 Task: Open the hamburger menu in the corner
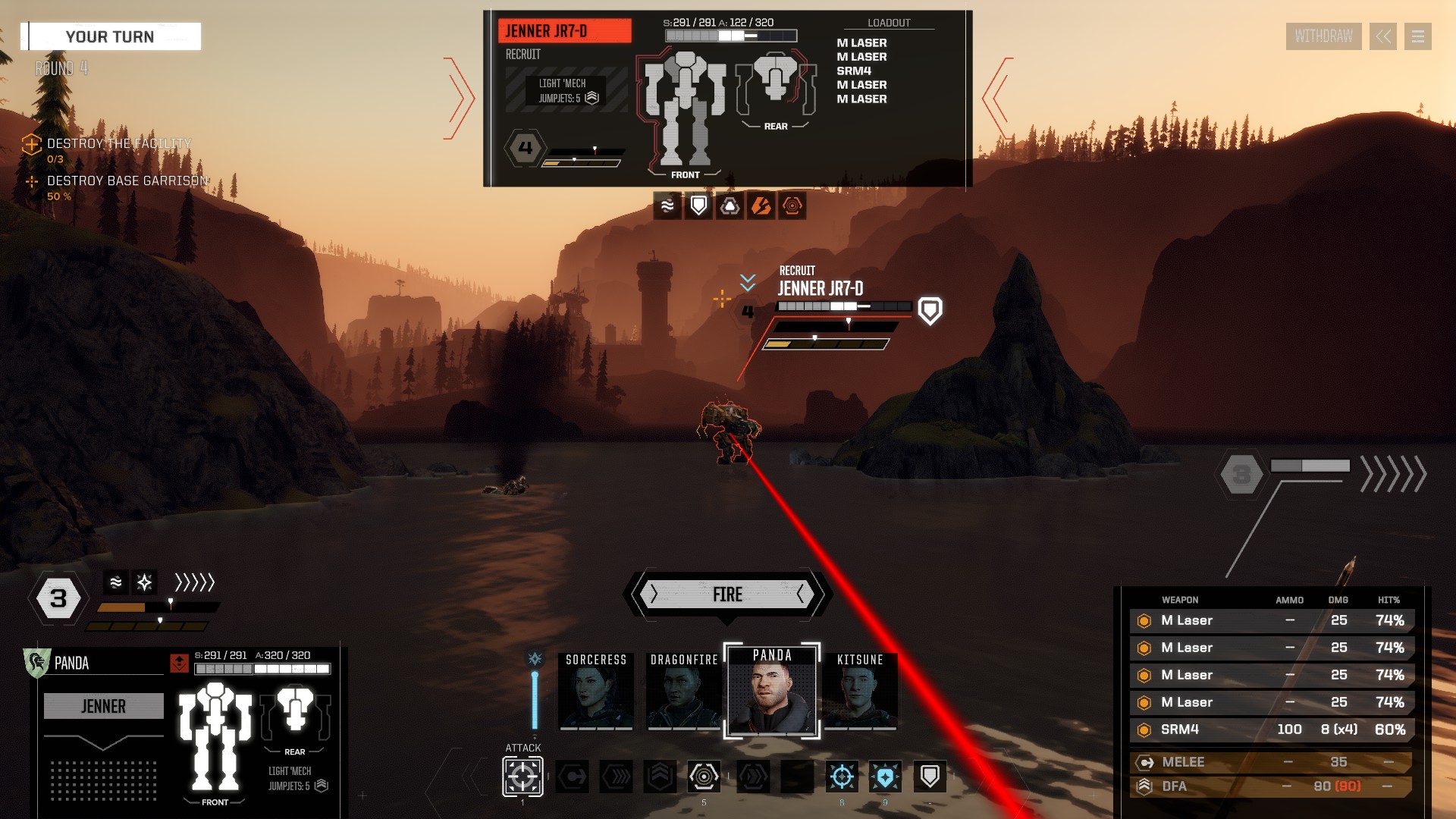pos(1417,36)
